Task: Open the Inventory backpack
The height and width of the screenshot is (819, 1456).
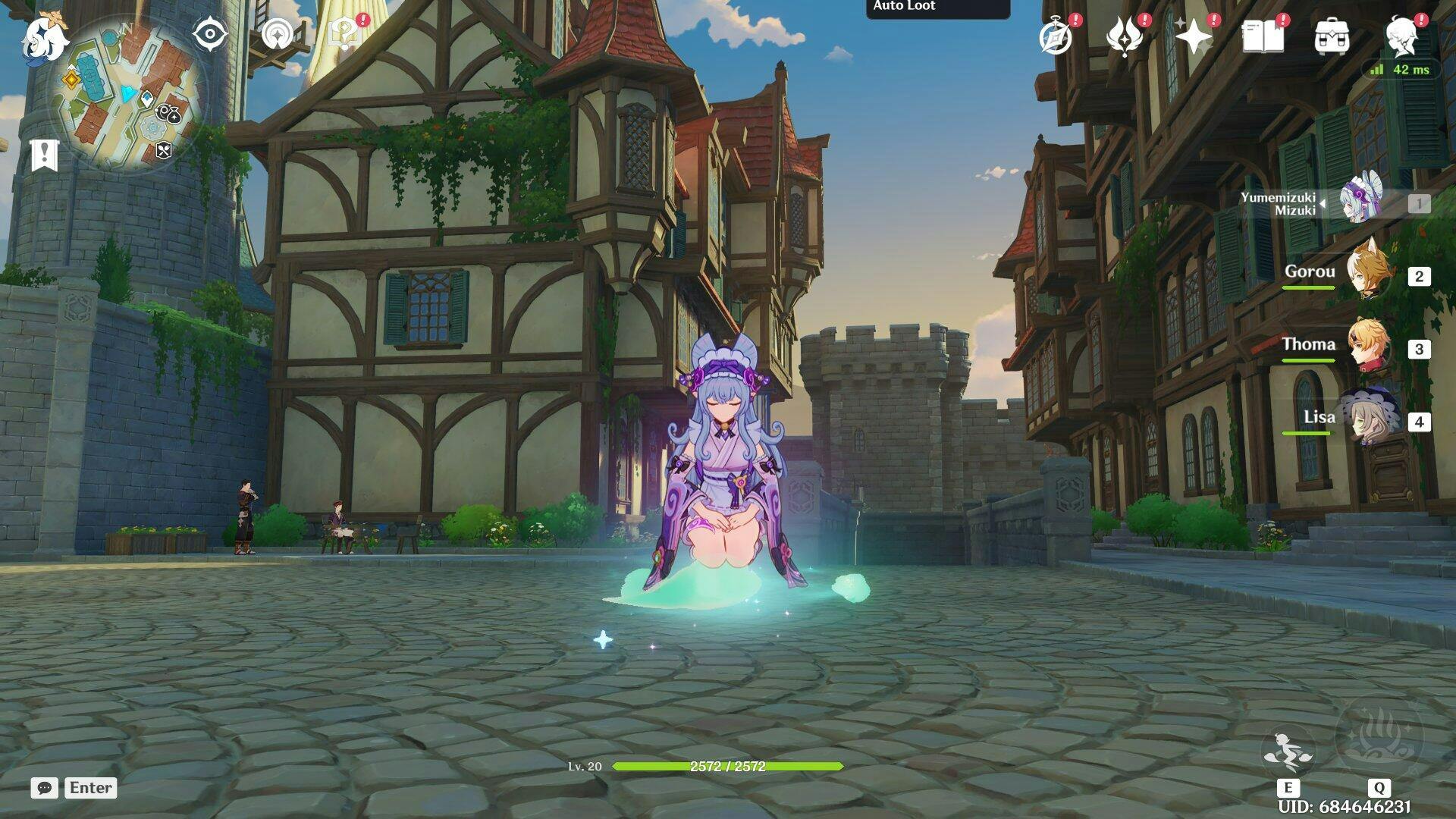Action: [x=1332, y=36]
